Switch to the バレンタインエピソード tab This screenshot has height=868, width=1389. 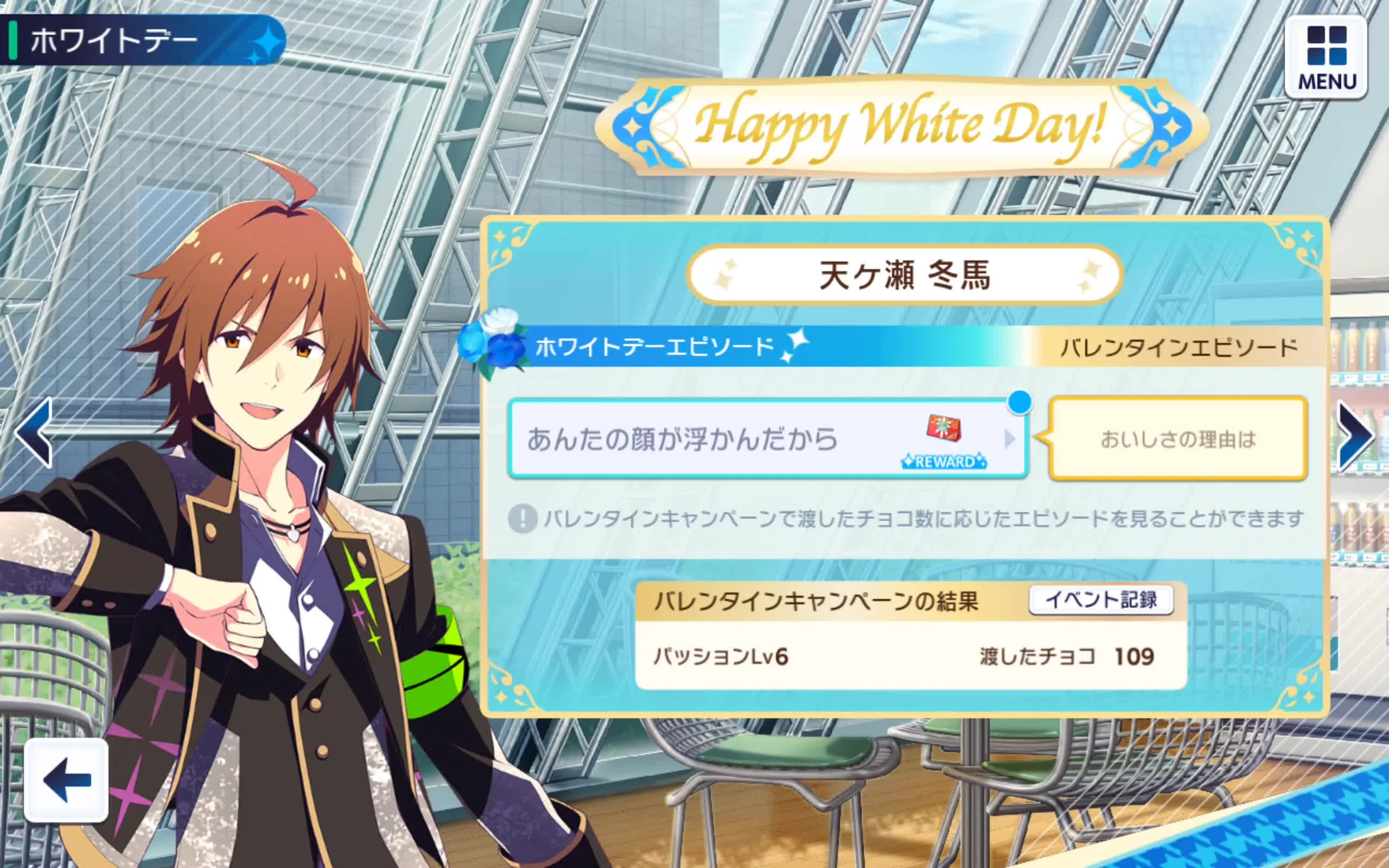tap(1178, 348)
